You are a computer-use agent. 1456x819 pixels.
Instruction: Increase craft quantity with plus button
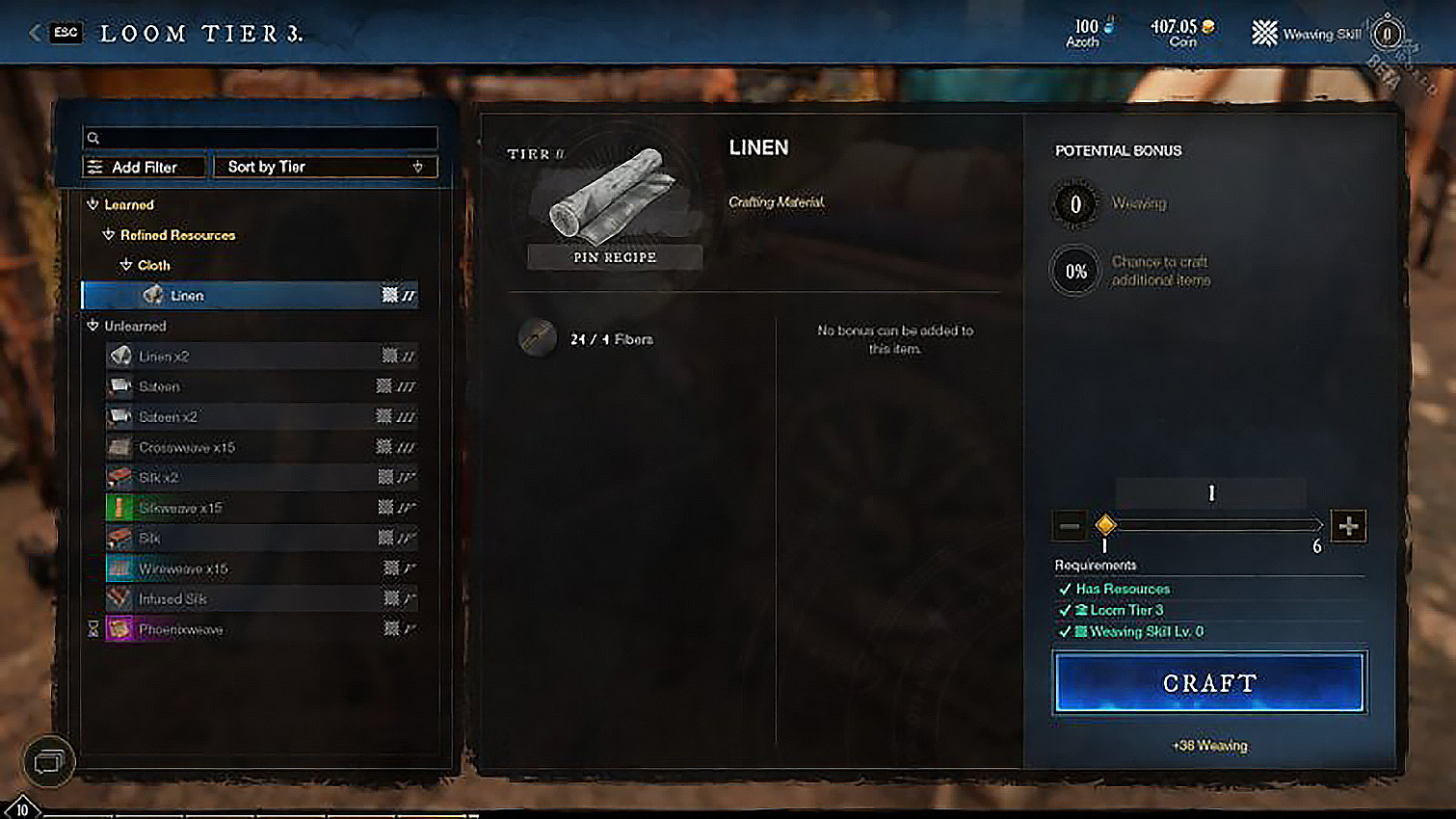pyautogui.click(x=1348, y=526)
